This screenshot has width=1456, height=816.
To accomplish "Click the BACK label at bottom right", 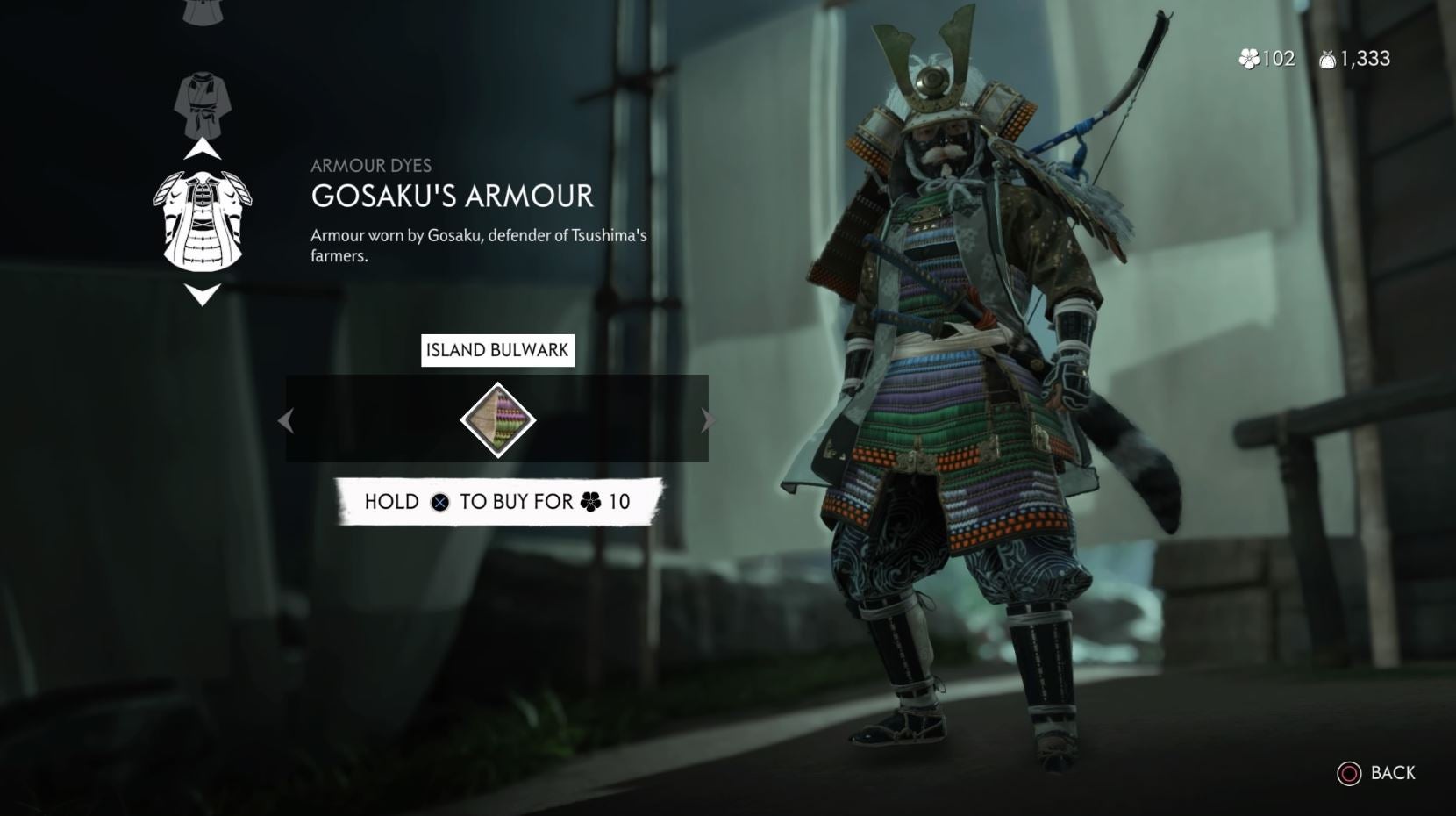I will [1395, 775].
